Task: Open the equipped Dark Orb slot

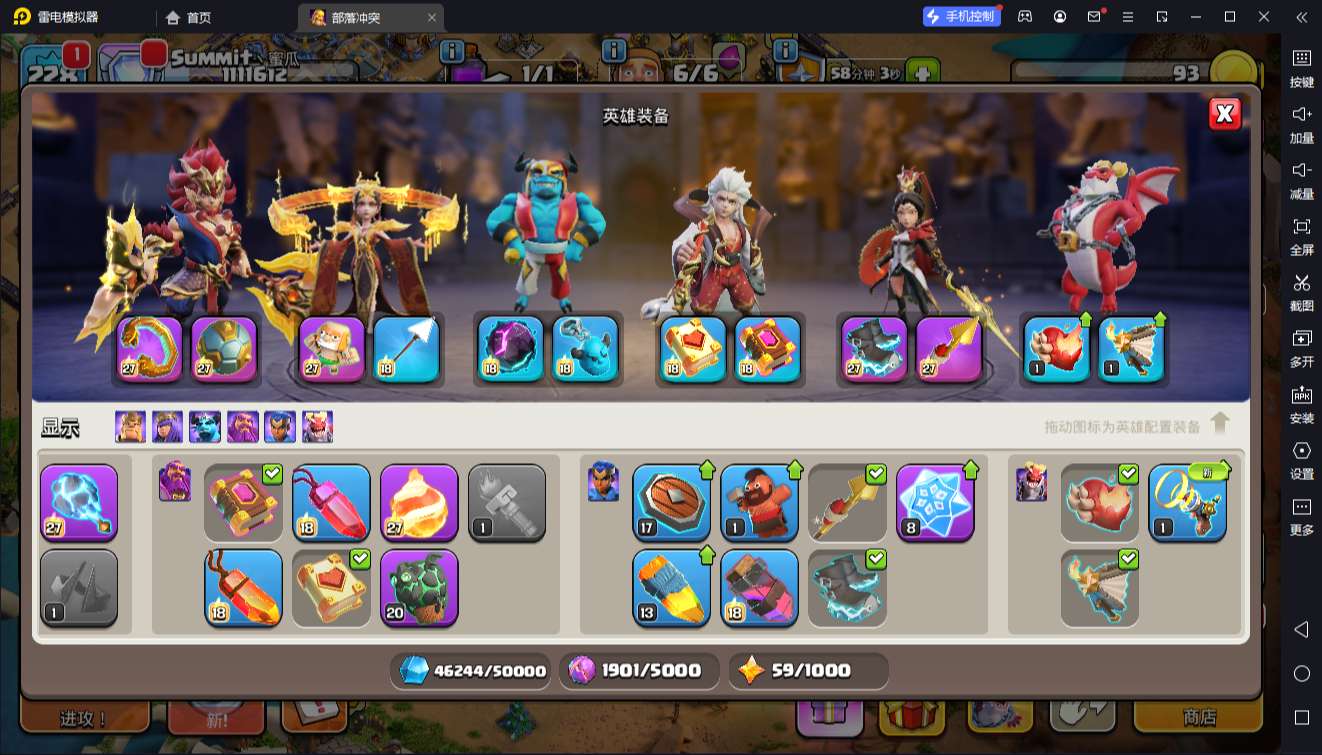Action: click(510, 349)
